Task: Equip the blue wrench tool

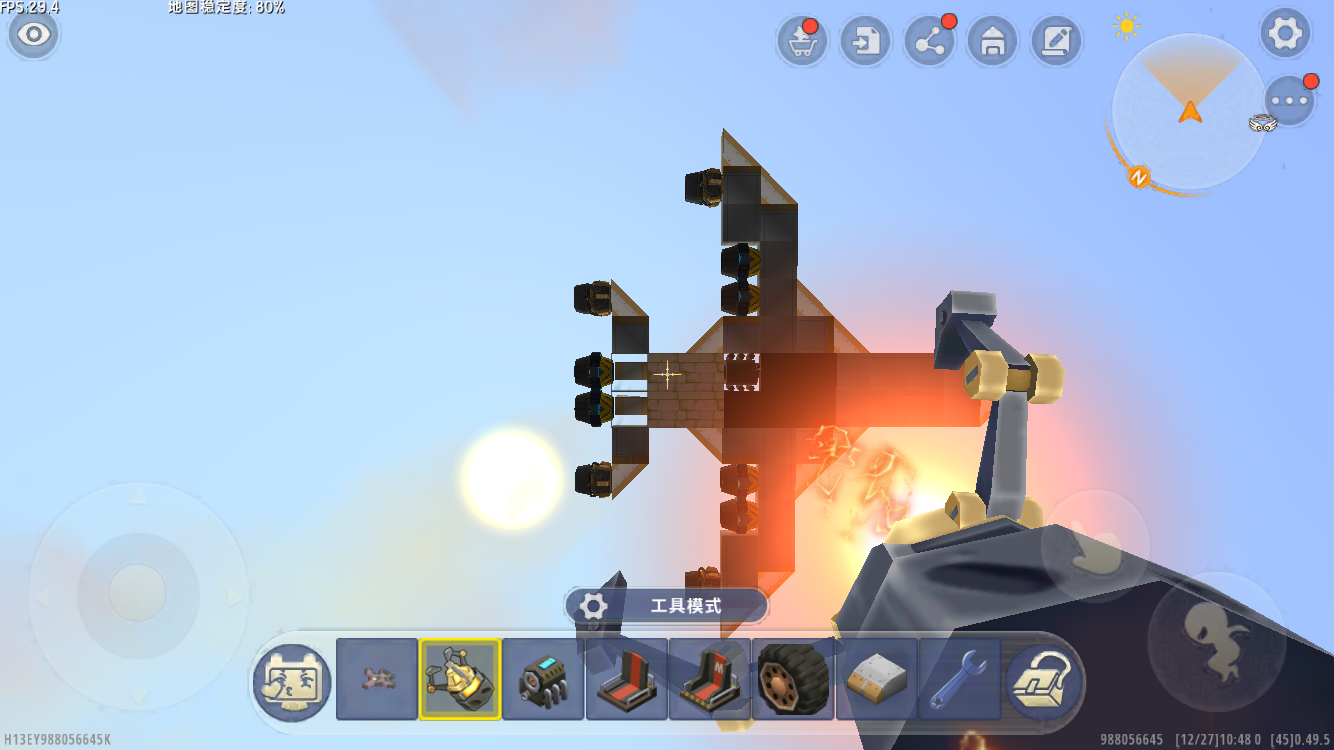Action: 959,679
